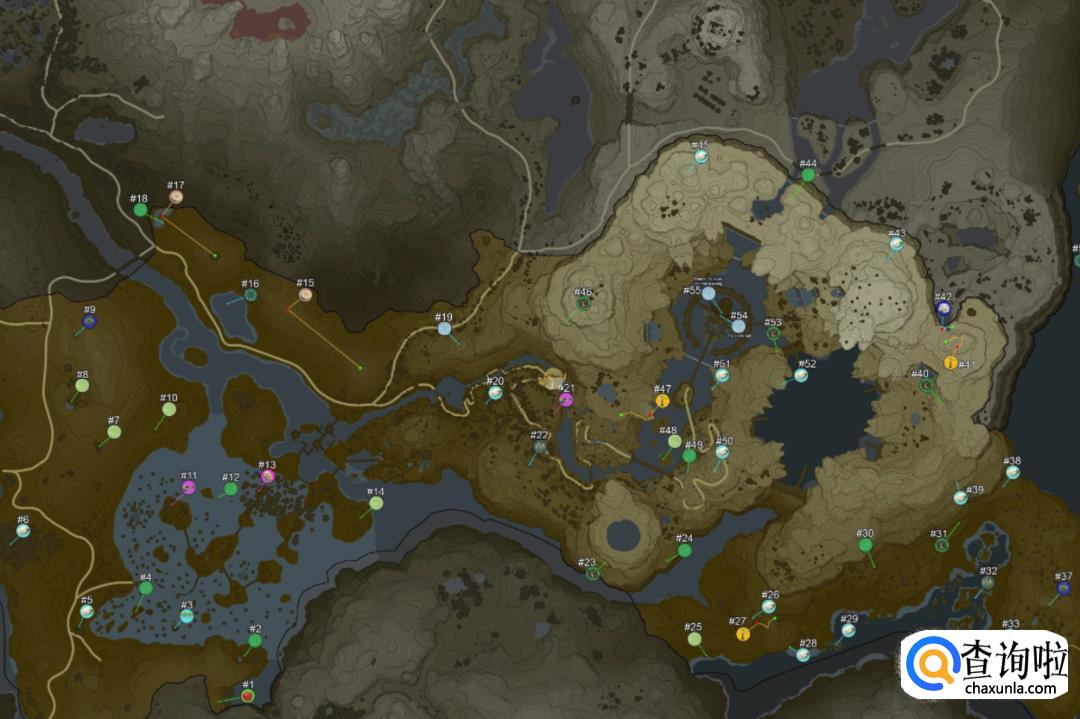Click the green marker labeled #2
The height and width of the screenshot is (719, 1080).
click(255, 640)
